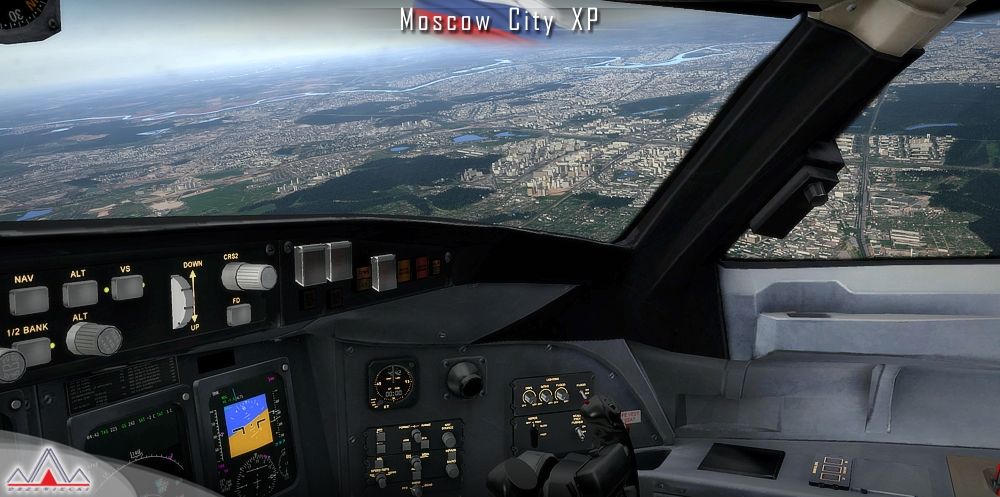The image size is (1000, 497).
Task: Click the CRS2 course knob
Action: click(x=249, y=276)
